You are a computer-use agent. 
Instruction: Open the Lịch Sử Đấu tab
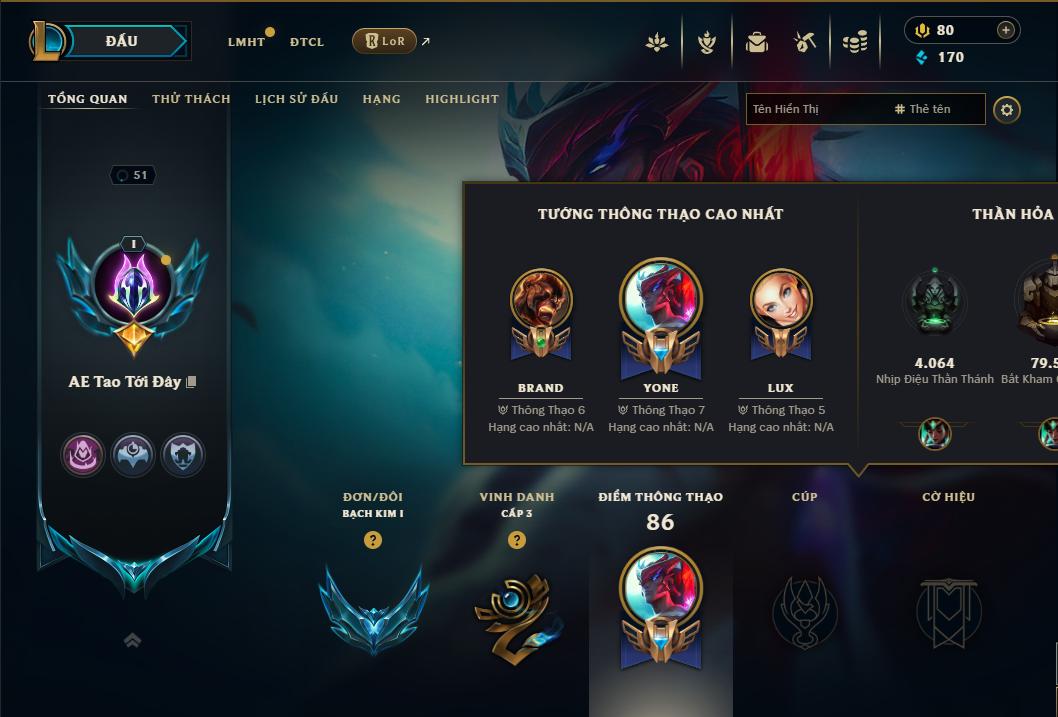pyautogui.click(x=296, y=99)
